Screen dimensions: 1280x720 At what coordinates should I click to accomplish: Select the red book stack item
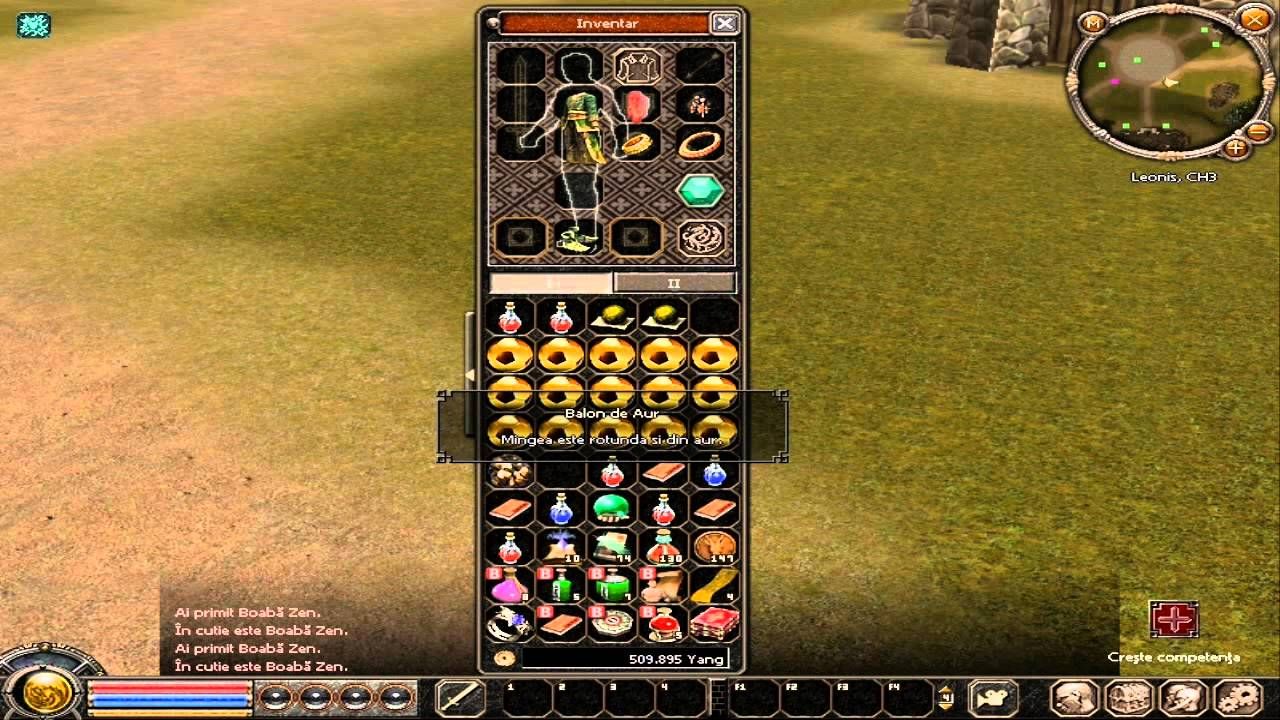(x=714, y=623)
